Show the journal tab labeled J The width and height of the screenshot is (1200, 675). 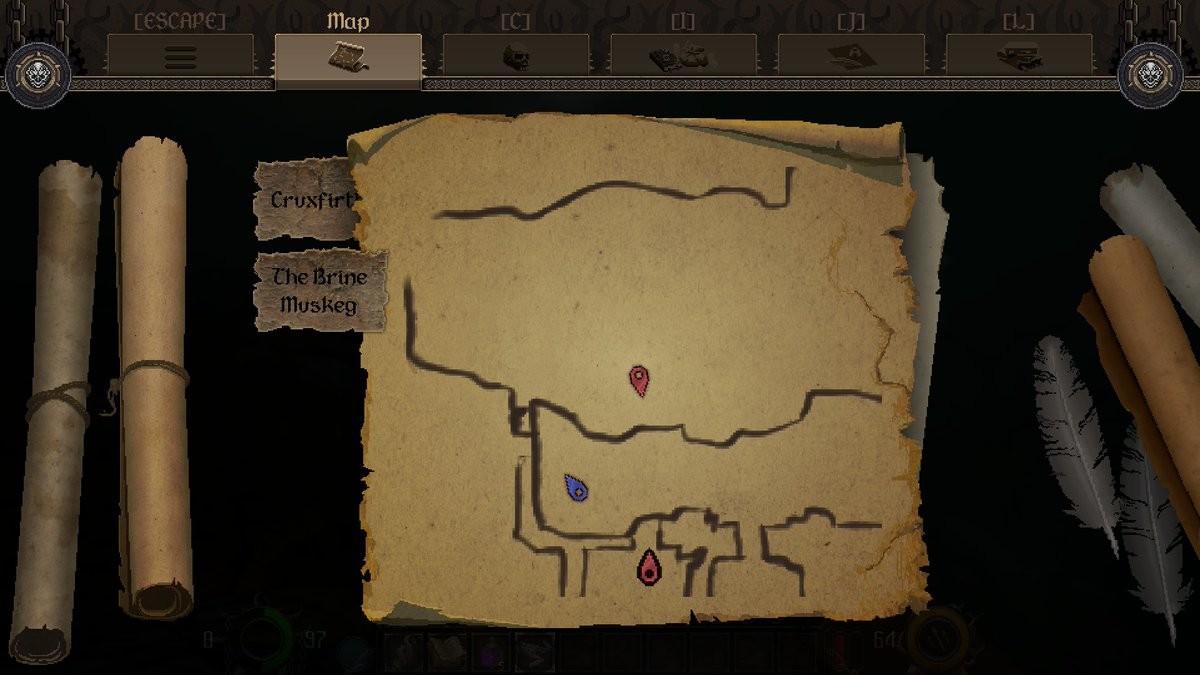click(851, 56)
